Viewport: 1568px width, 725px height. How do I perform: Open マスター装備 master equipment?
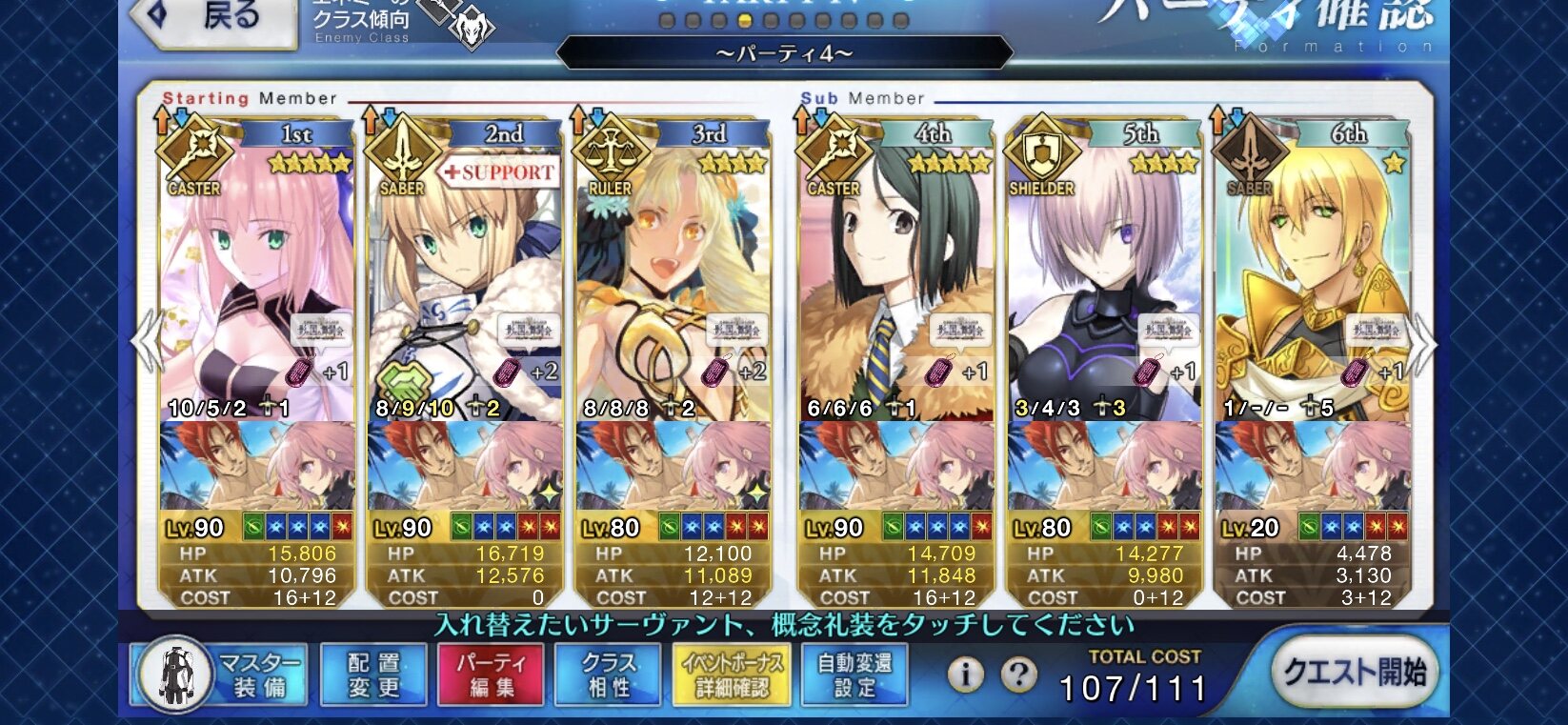221,675
